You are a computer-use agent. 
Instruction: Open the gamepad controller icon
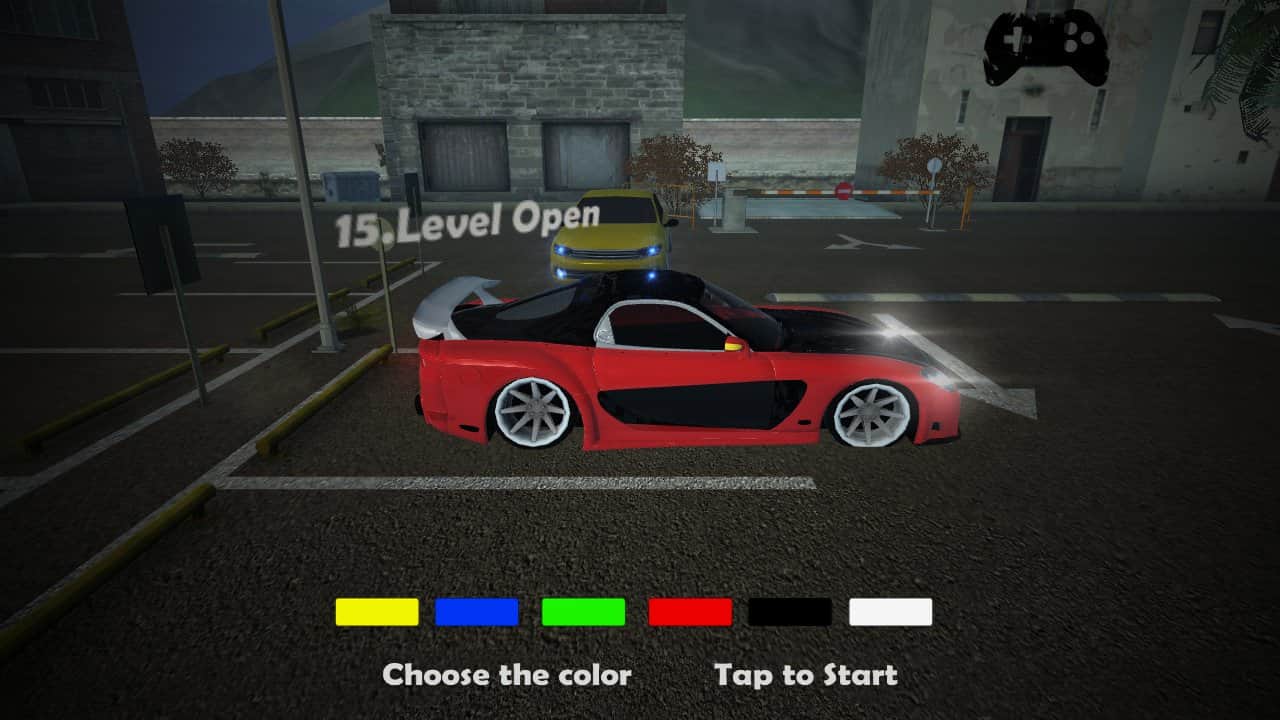1045,47
